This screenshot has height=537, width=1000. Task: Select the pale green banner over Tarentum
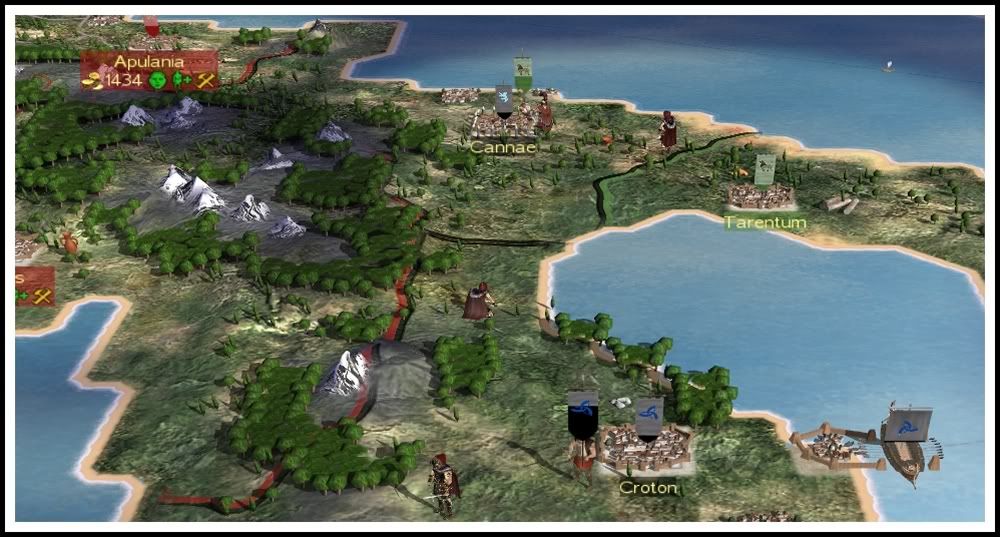[765, 167]
